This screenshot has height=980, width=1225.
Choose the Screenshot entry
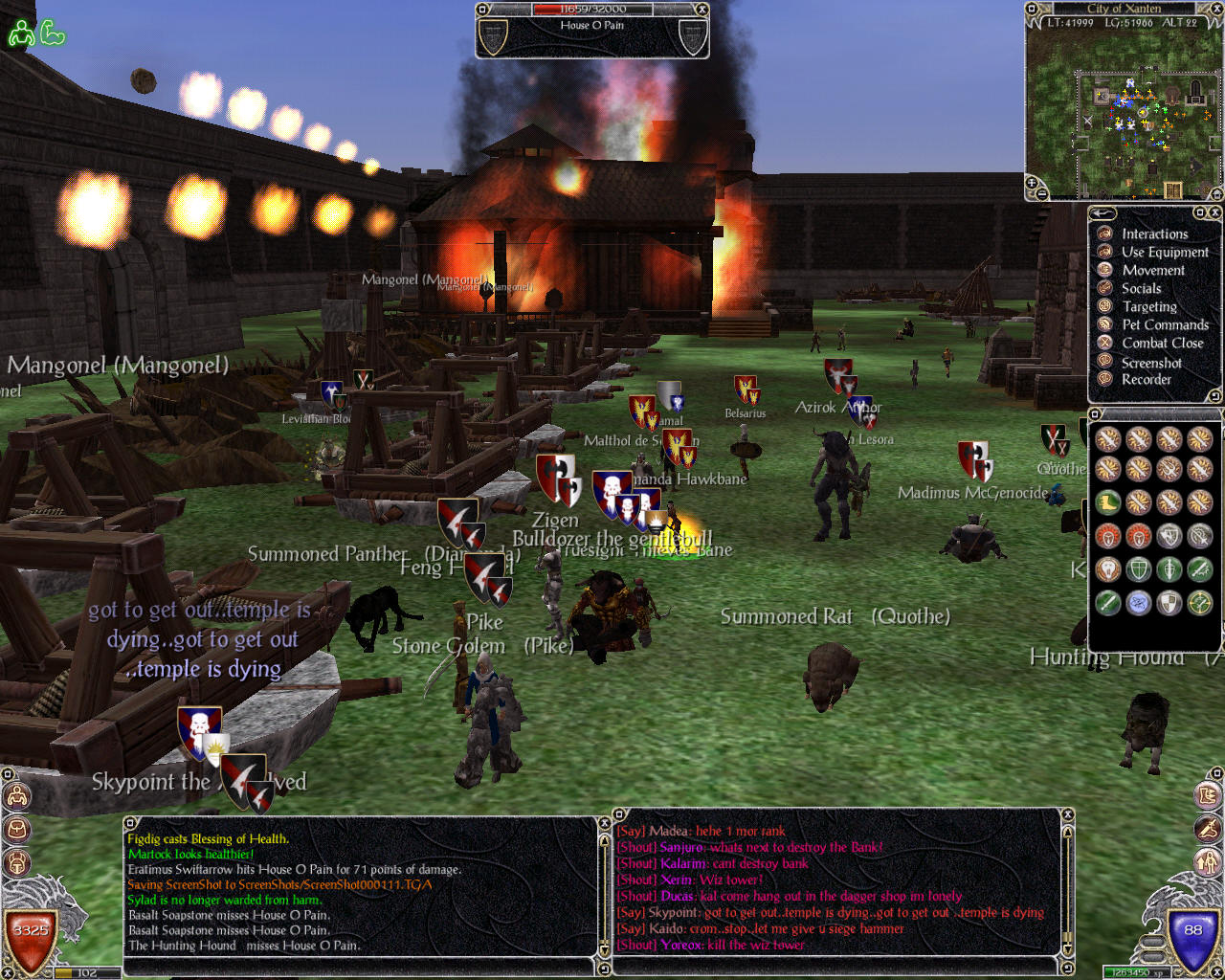(x=1151, y=363)
